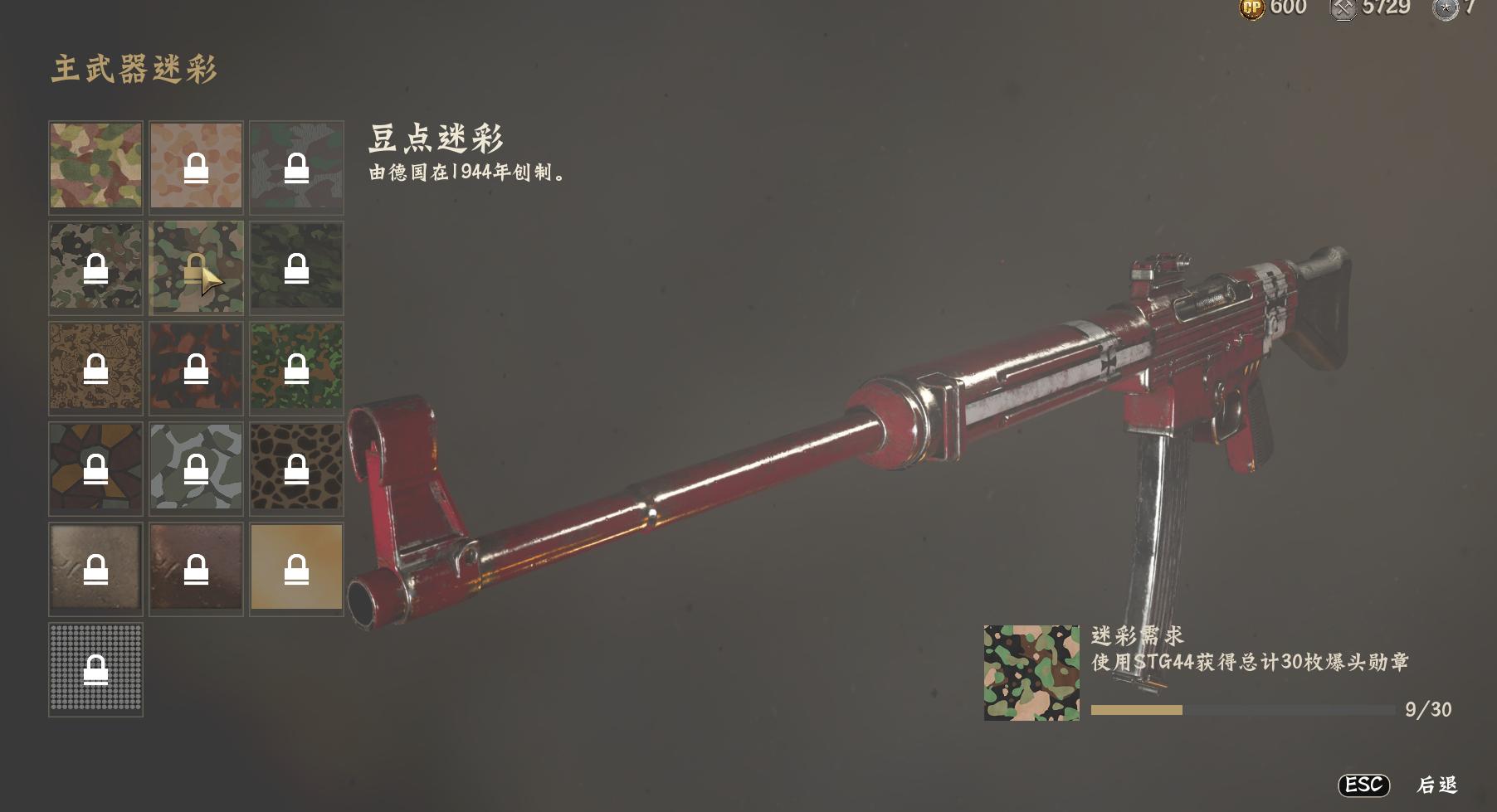Pick the locked bronze metal finish

click(196, 568)
